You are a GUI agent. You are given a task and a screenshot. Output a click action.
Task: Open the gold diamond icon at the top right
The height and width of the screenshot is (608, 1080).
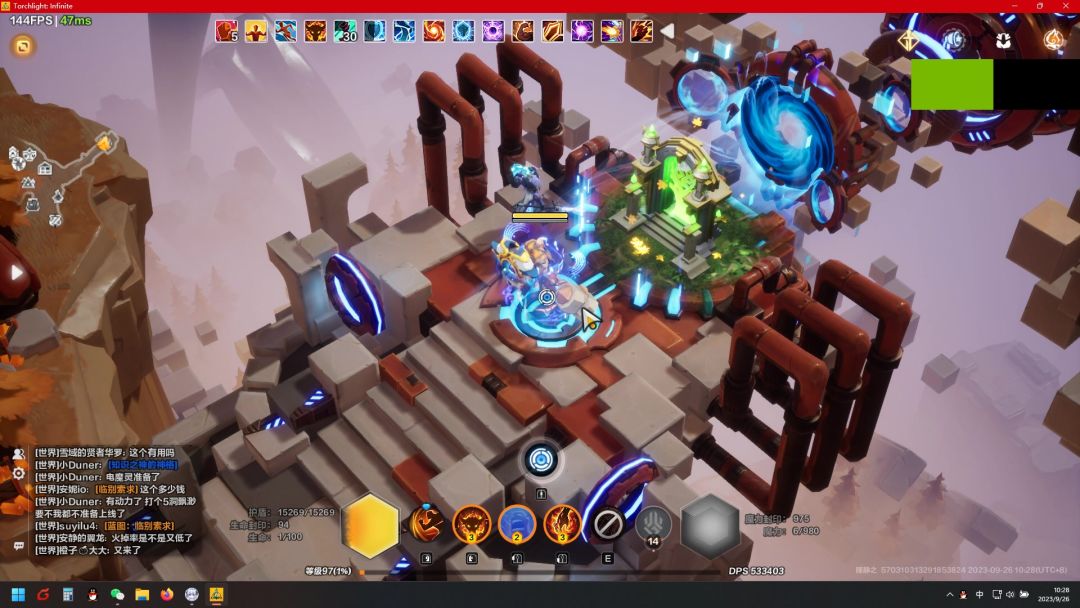(908, 41)
